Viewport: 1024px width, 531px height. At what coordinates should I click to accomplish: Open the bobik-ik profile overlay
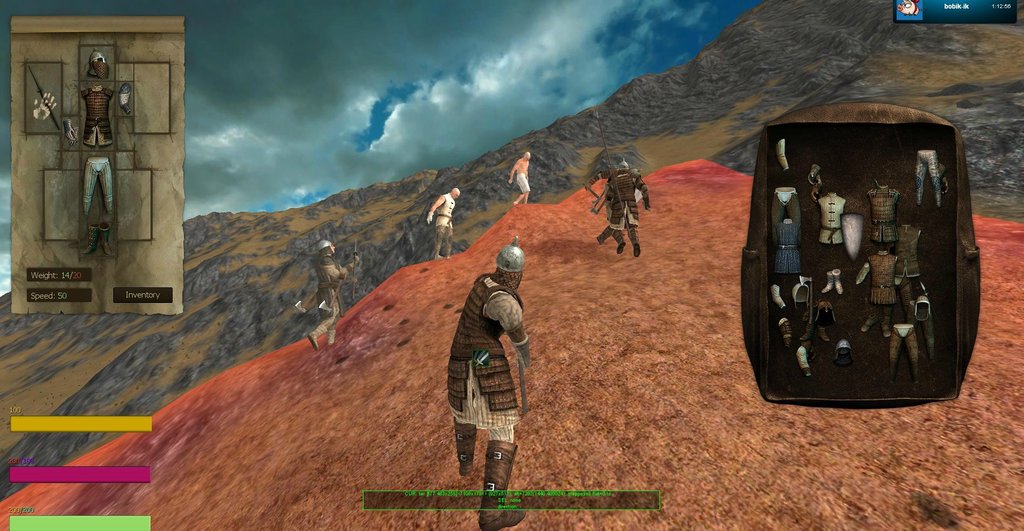[x=953, y=9]
